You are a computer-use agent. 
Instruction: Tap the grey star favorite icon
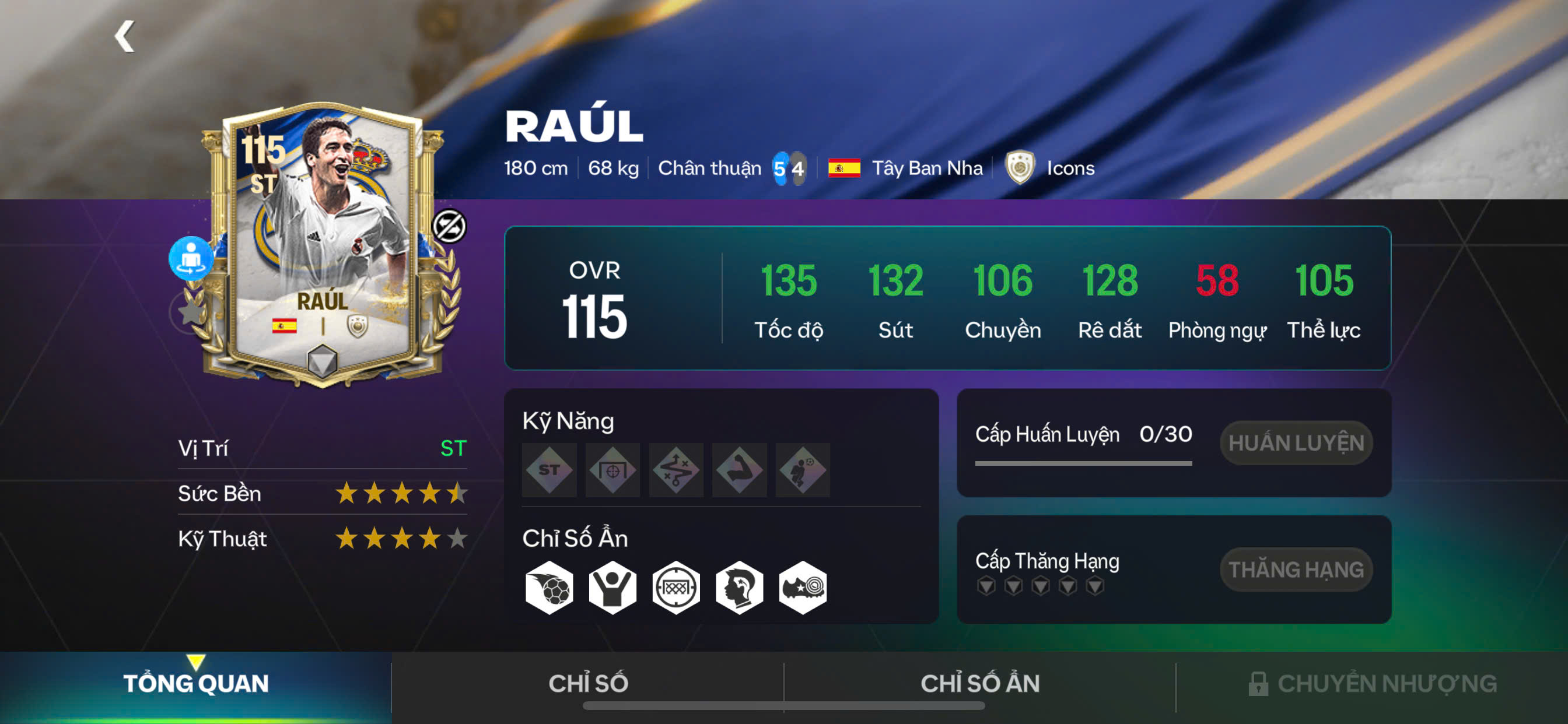190,312
